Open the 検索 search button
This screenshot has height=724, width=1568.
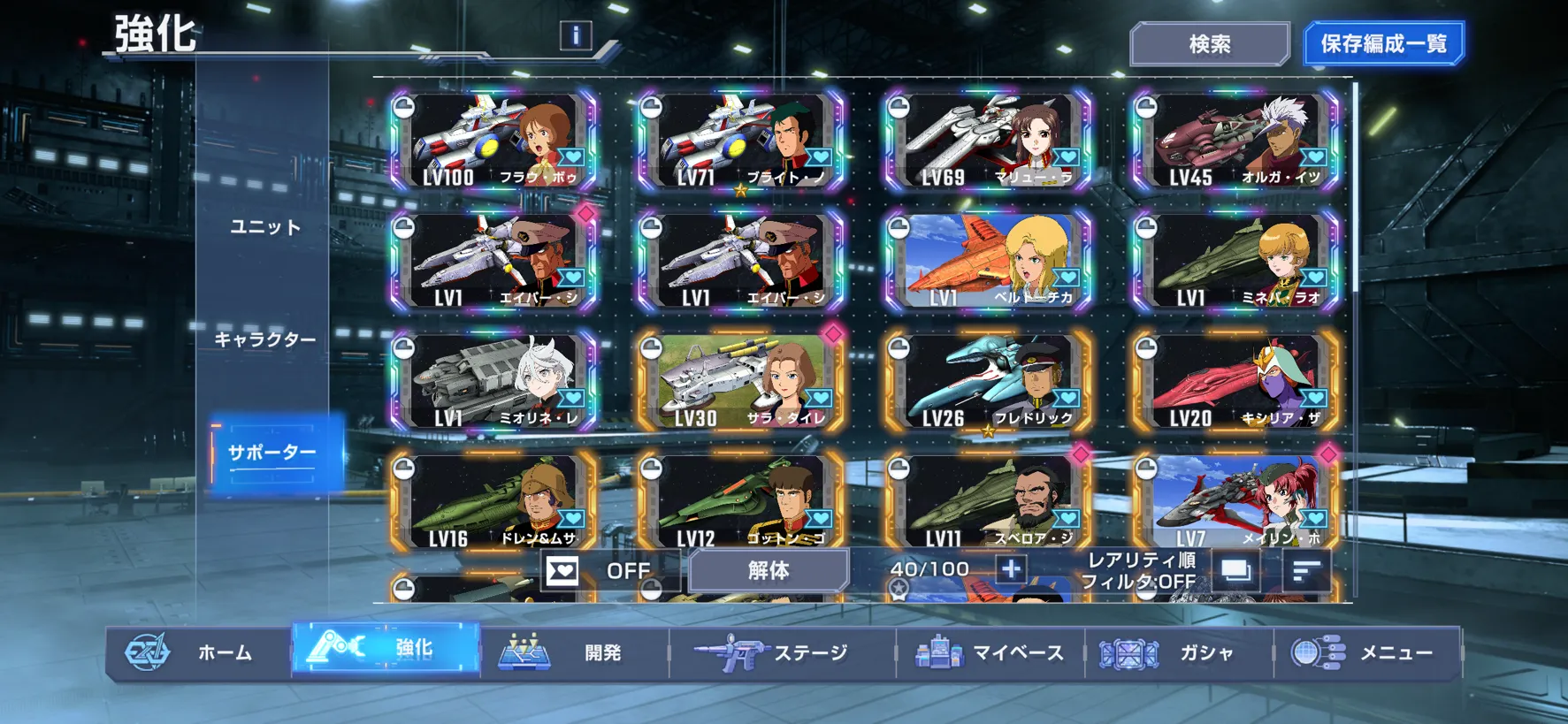click(1209, 44)
